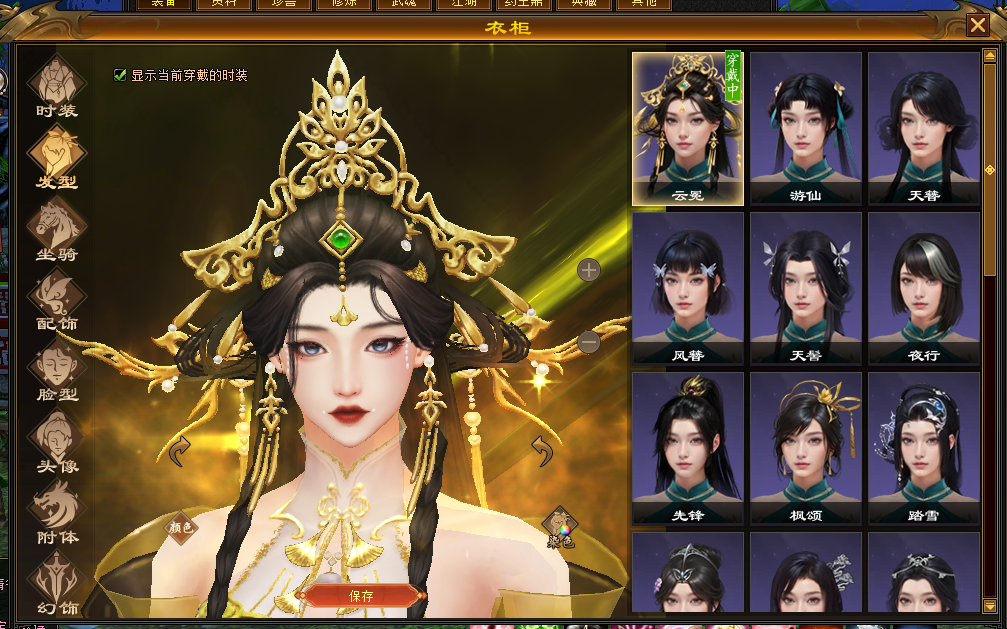Open the 染色 dye option

560,525
